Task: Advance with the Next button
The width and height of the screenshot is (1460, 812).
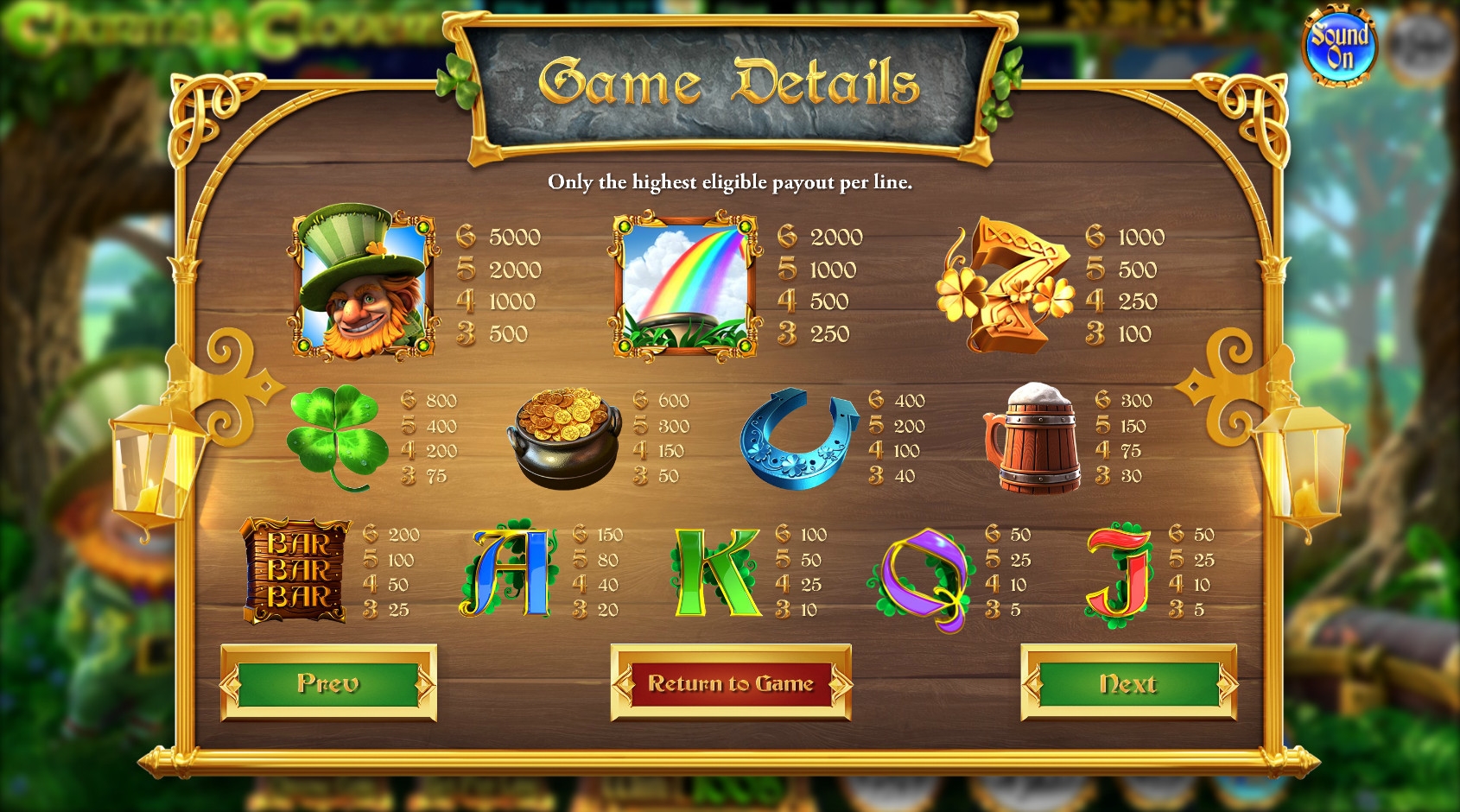Action: click(1128, 684)
